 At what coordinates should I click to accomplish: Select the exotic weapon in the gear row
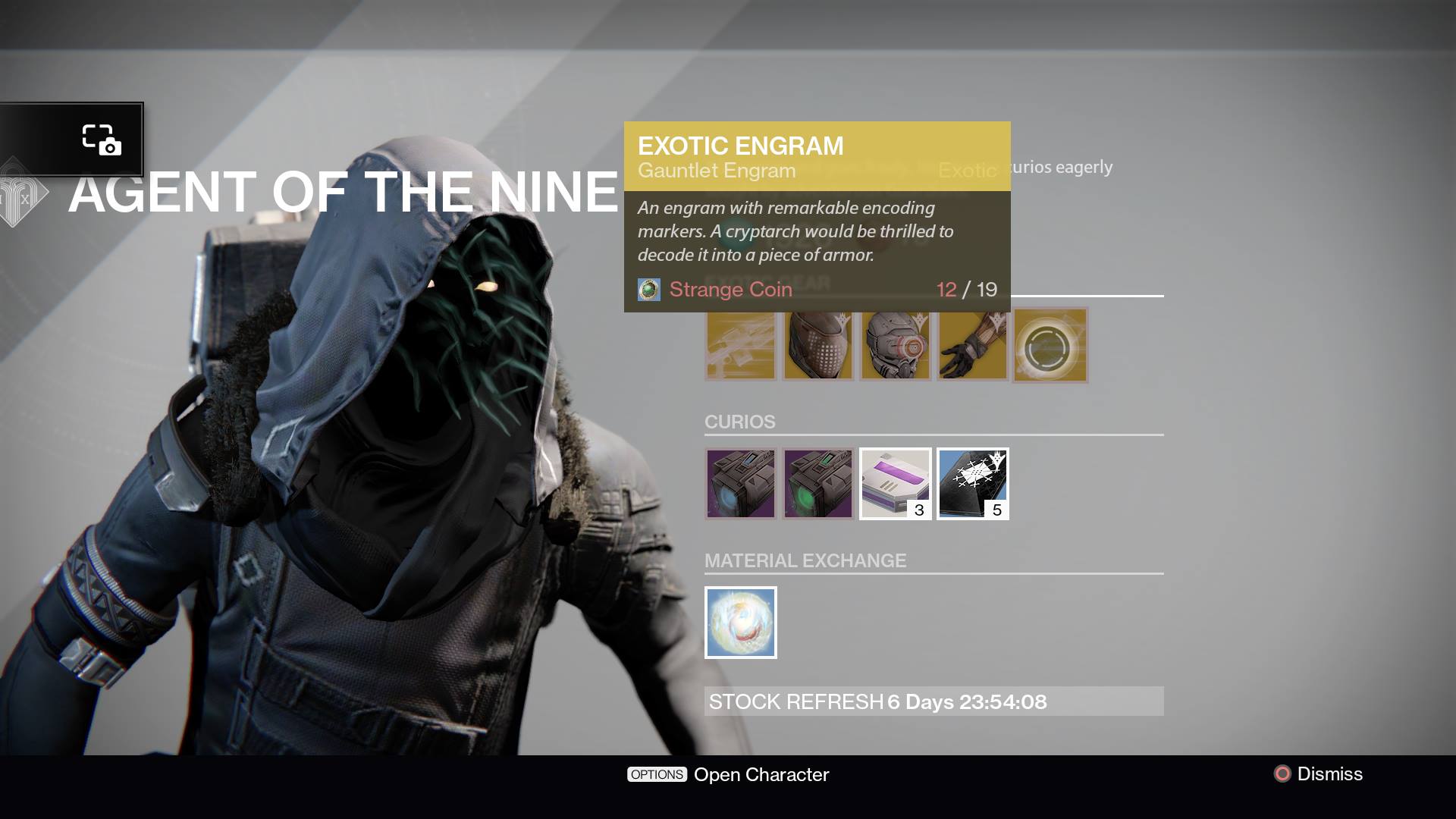[740, 346]
